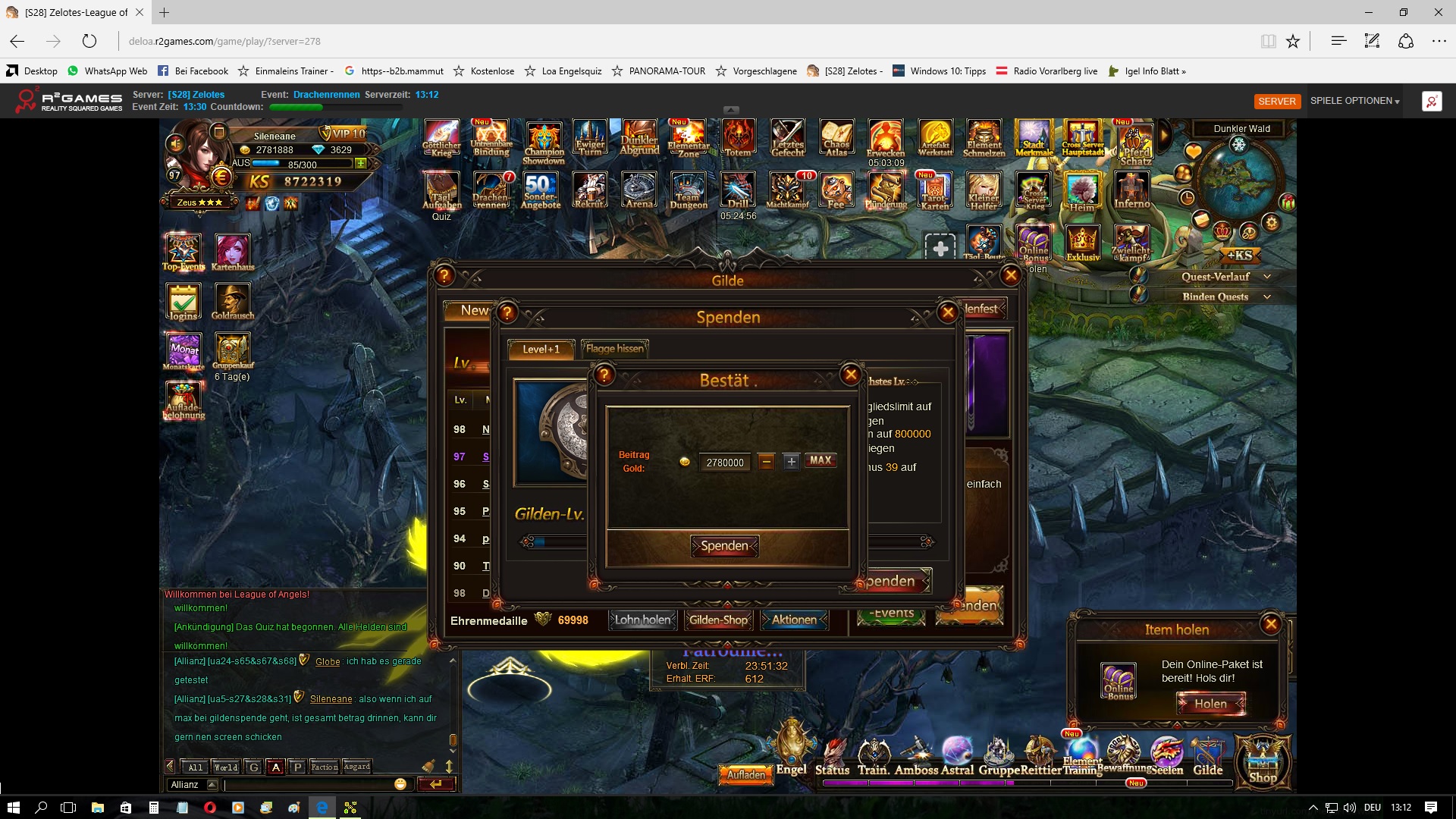1456x819 pixels.
Task: Switch to the Flagge hissen tab
Action: pyautogui.click(x=614, y=349)
